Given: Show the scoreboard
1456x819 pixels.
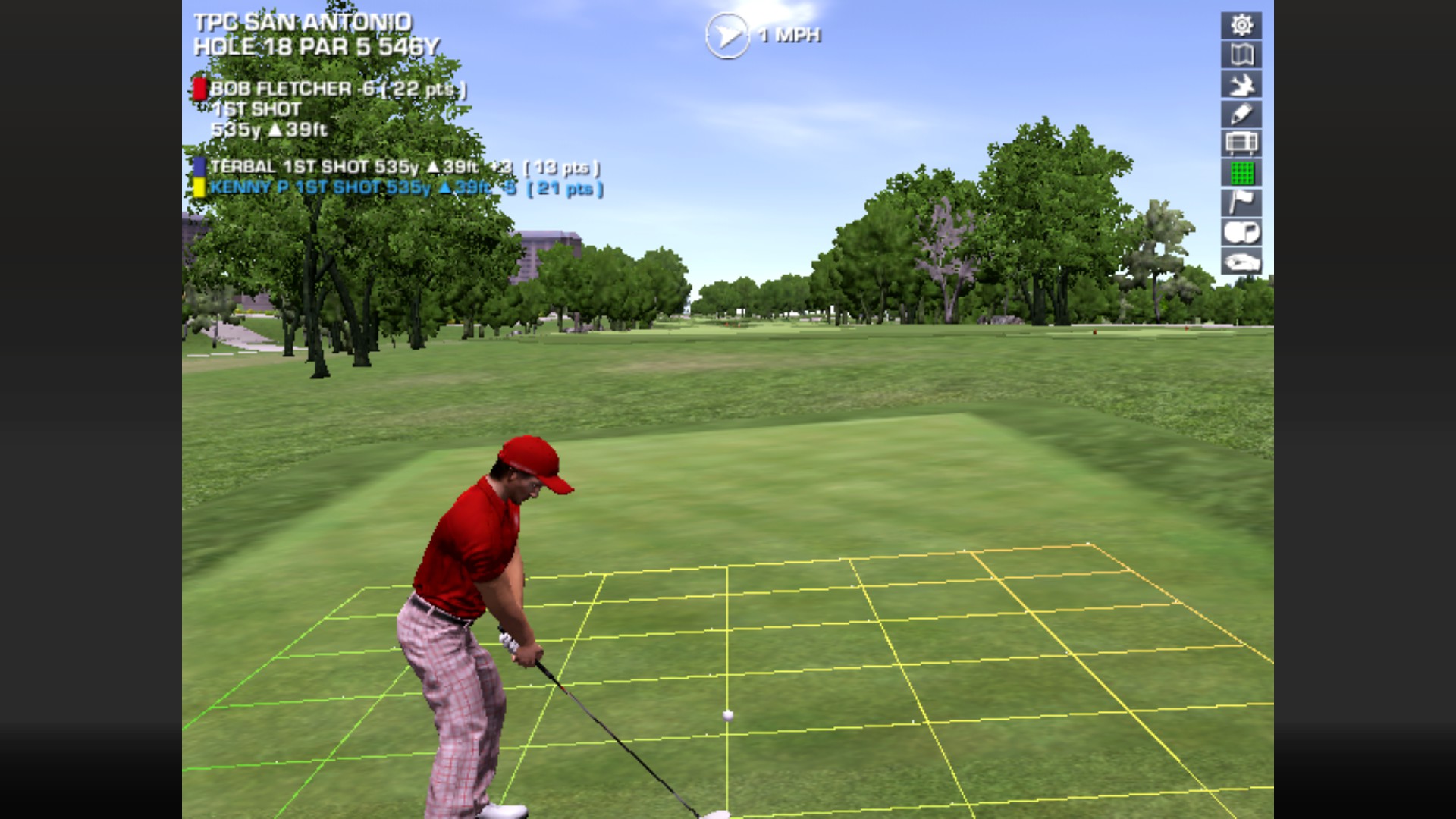Looking at the screenshot, I should pos(1241,143).
